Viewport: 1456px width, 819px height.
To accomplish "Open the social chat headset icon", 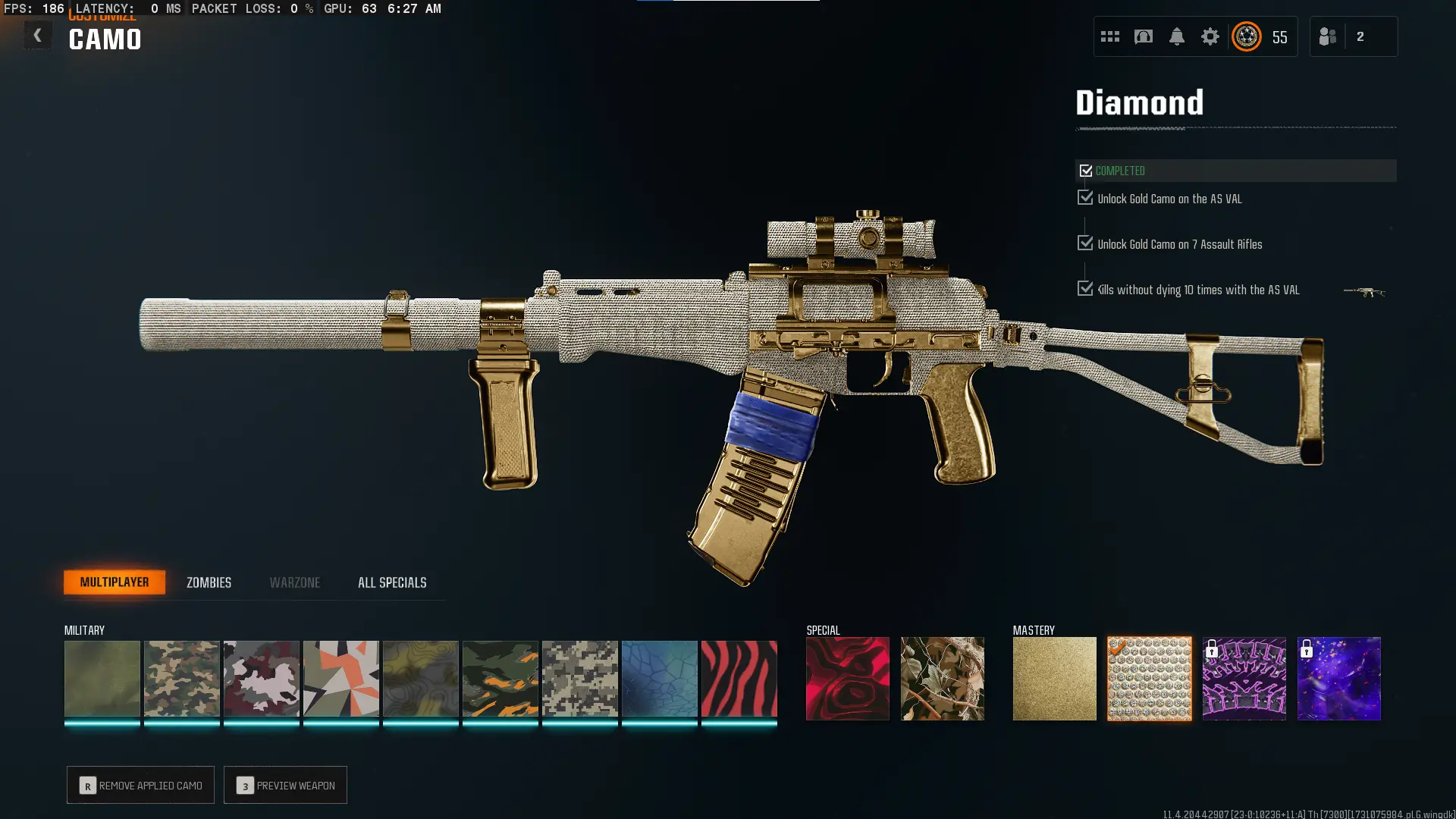I will (1144, 36).
